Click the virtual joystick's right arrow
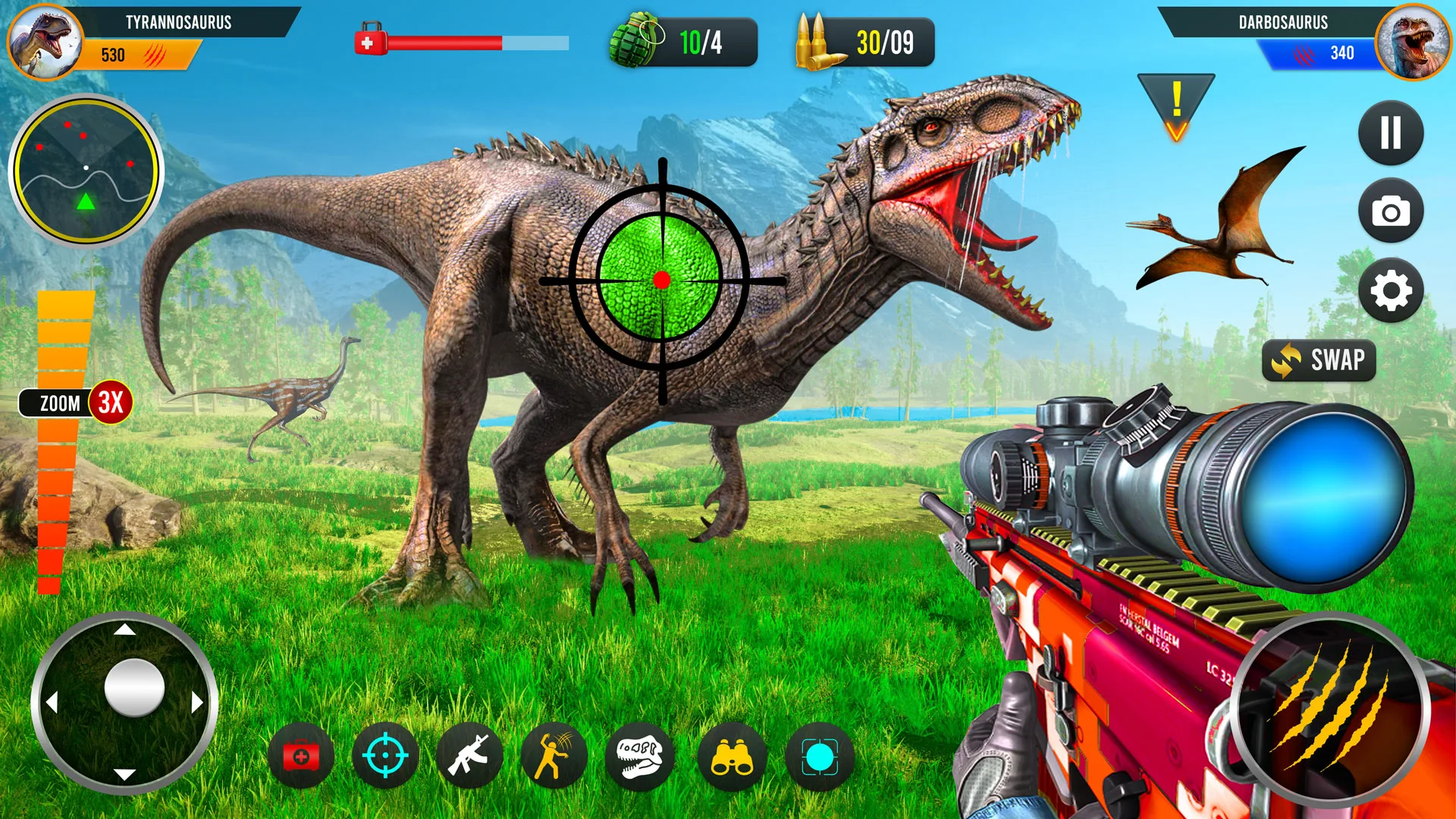Viewport: 1456px width, 819px height. pos(197,702)
